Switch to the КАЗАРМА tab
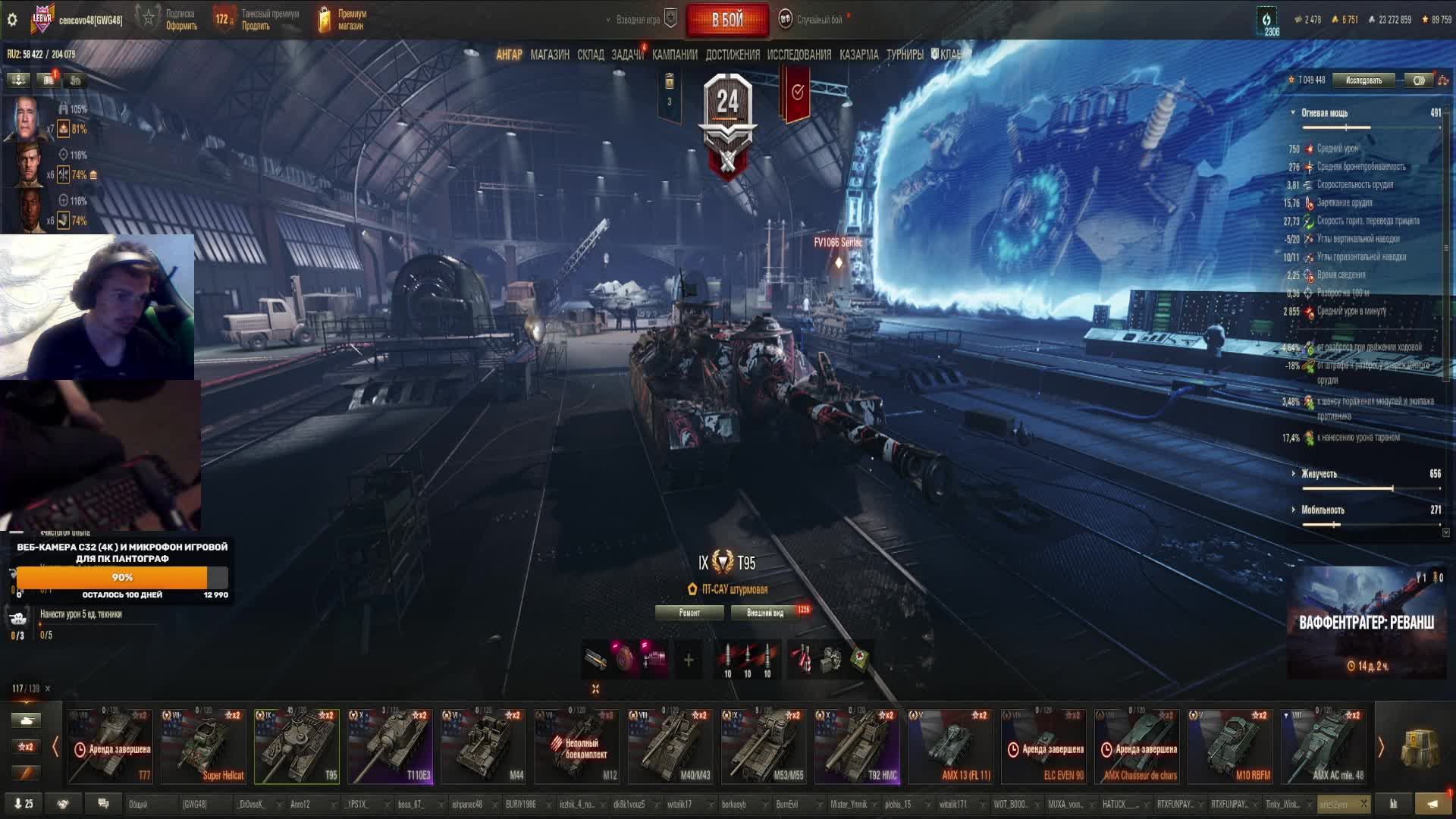This screenshot has height=819, width=1456. [858, 55]
